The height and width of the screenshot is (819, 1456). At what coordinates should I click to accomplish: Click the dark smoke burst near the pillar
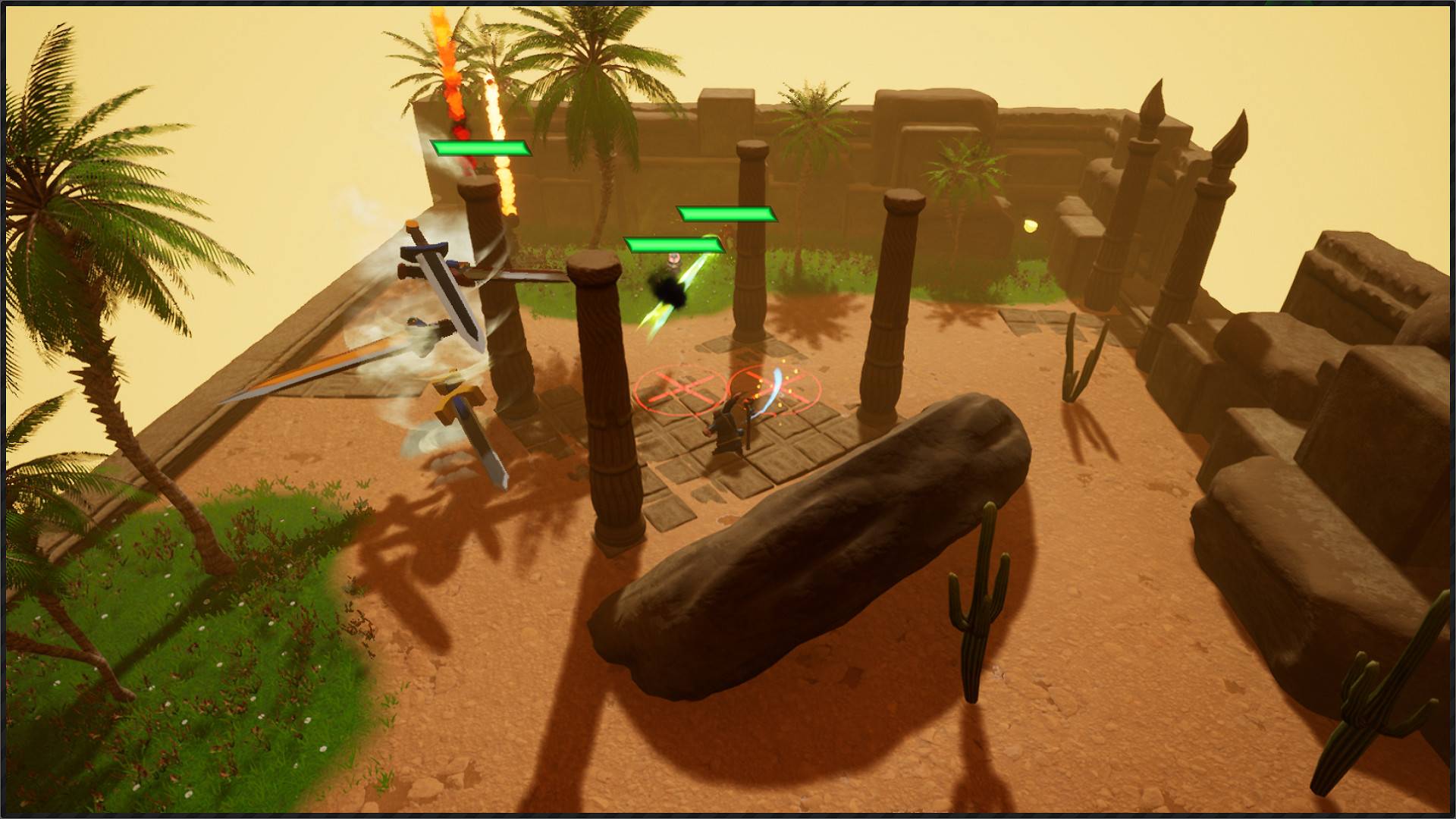[669, 290]
